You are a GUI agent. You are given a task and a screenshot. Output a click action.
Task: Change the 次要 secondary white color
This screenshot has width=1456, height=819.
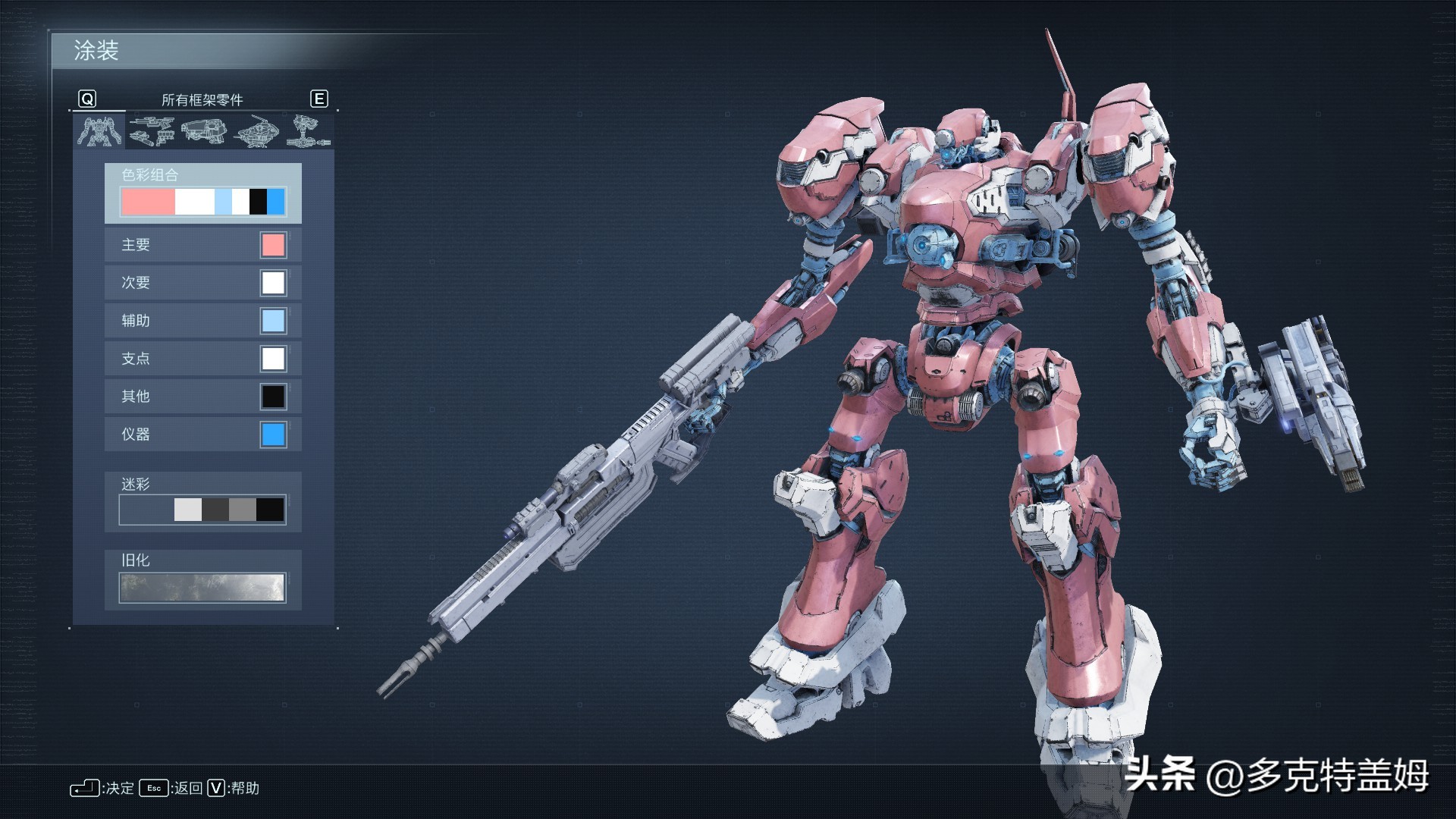pos(273,283)
